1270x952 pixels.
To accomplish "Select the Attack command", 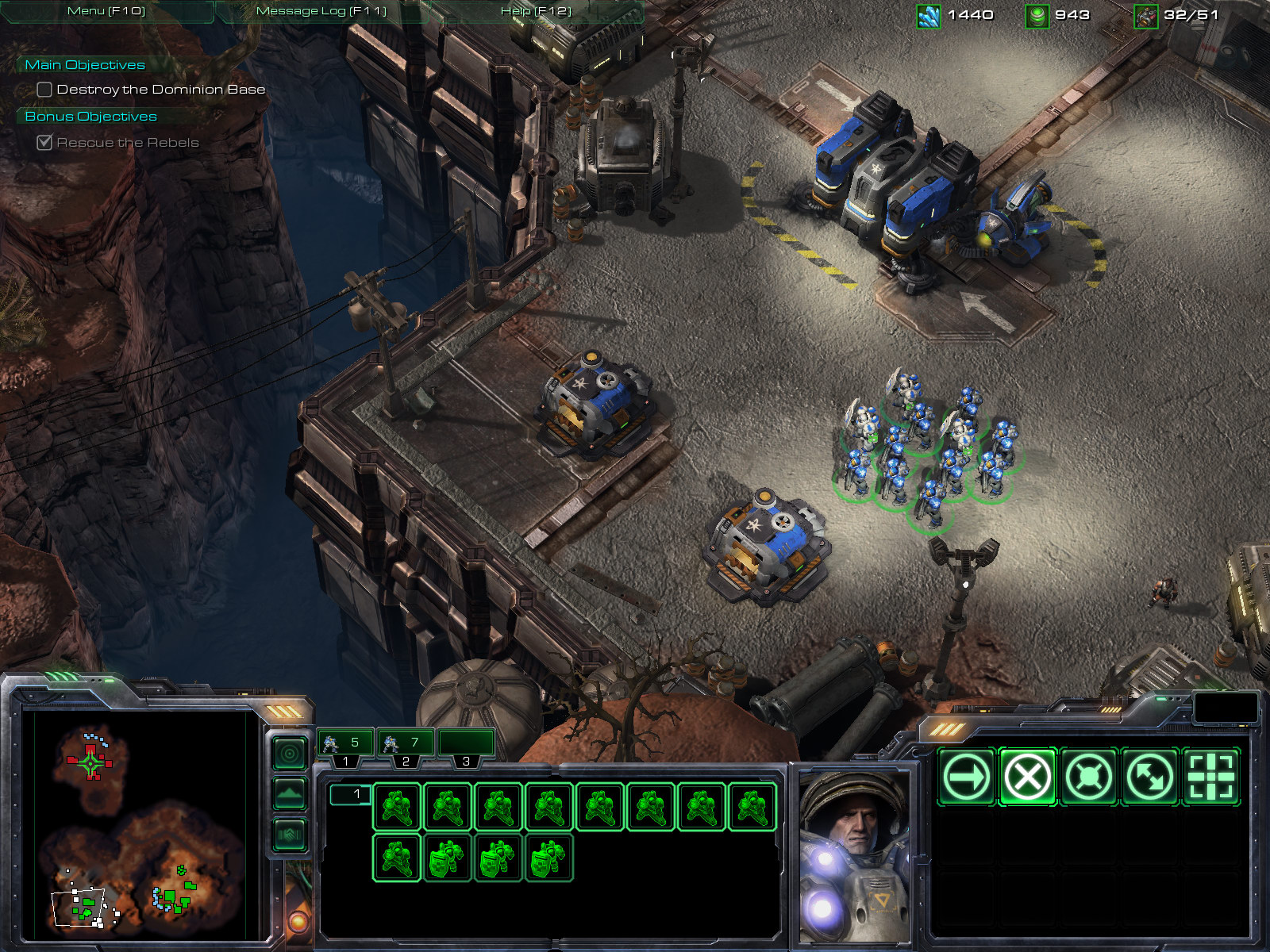I will click(x=1210, y=777).
